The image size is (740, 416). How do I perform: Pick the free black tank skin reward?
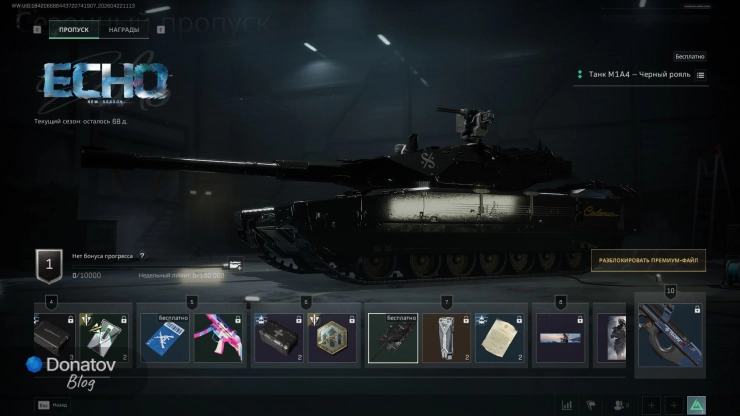tap(392, 338)
